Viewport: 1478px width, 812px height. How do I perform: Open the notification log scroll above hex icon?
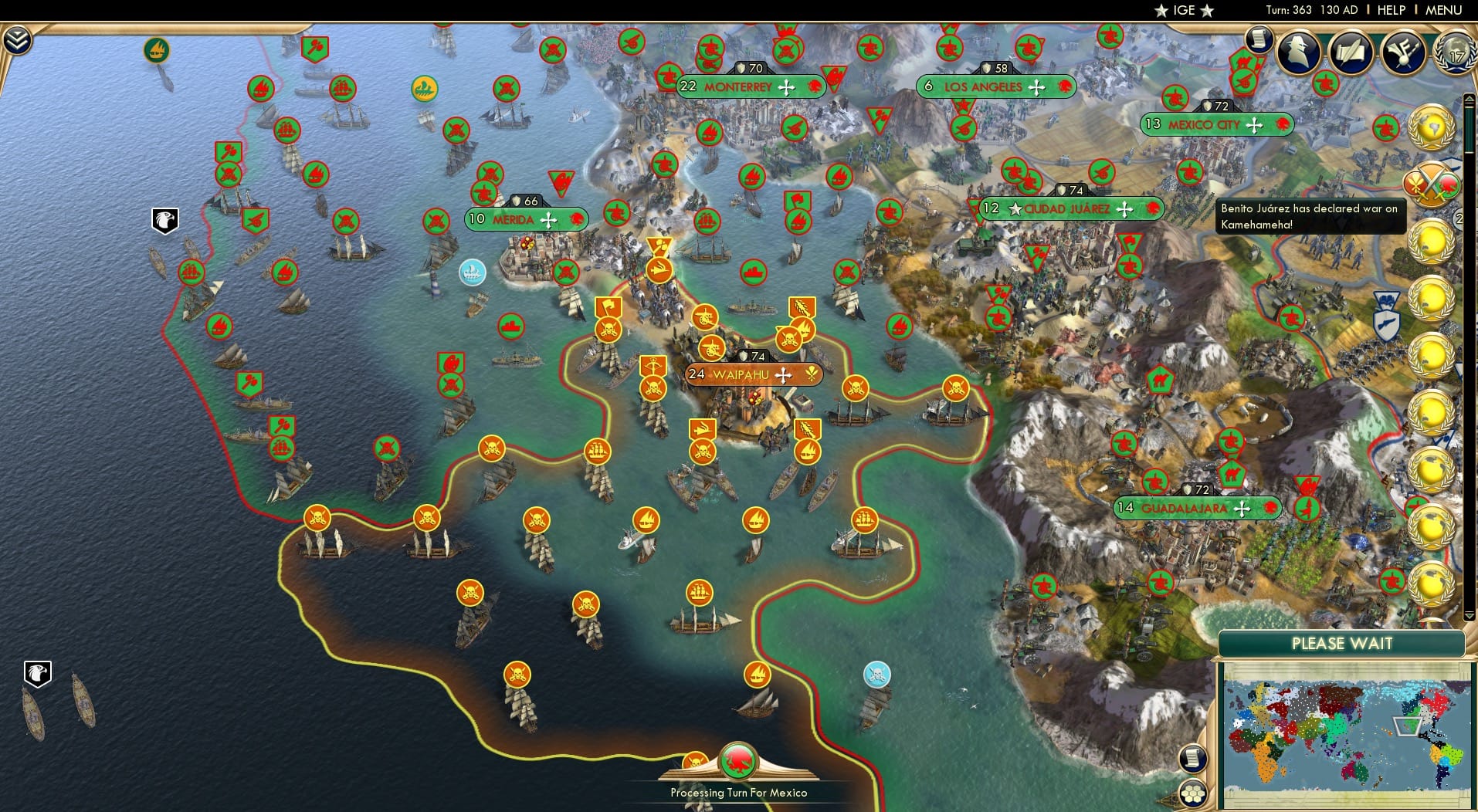click(1194, 759)
